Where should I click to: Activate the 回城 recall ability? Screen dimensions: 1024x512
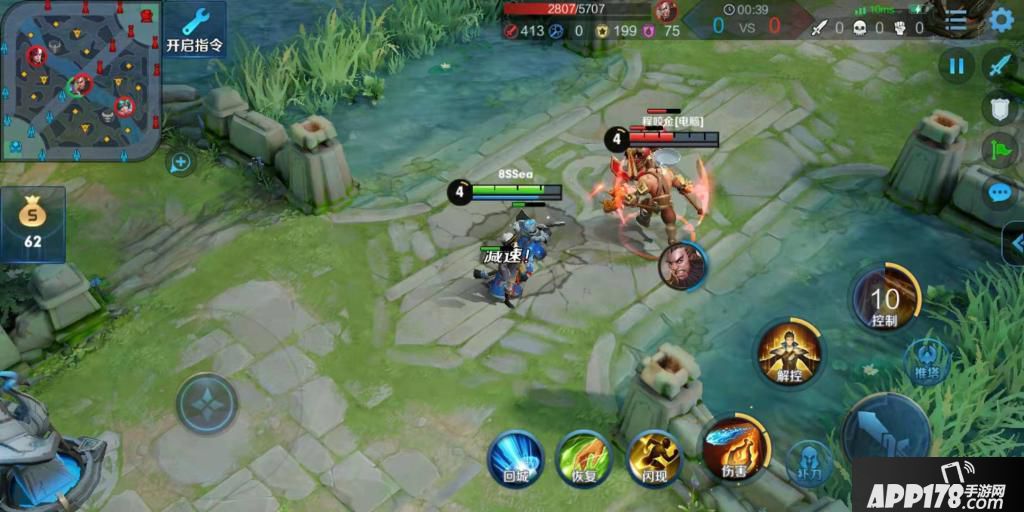point(515,458)
